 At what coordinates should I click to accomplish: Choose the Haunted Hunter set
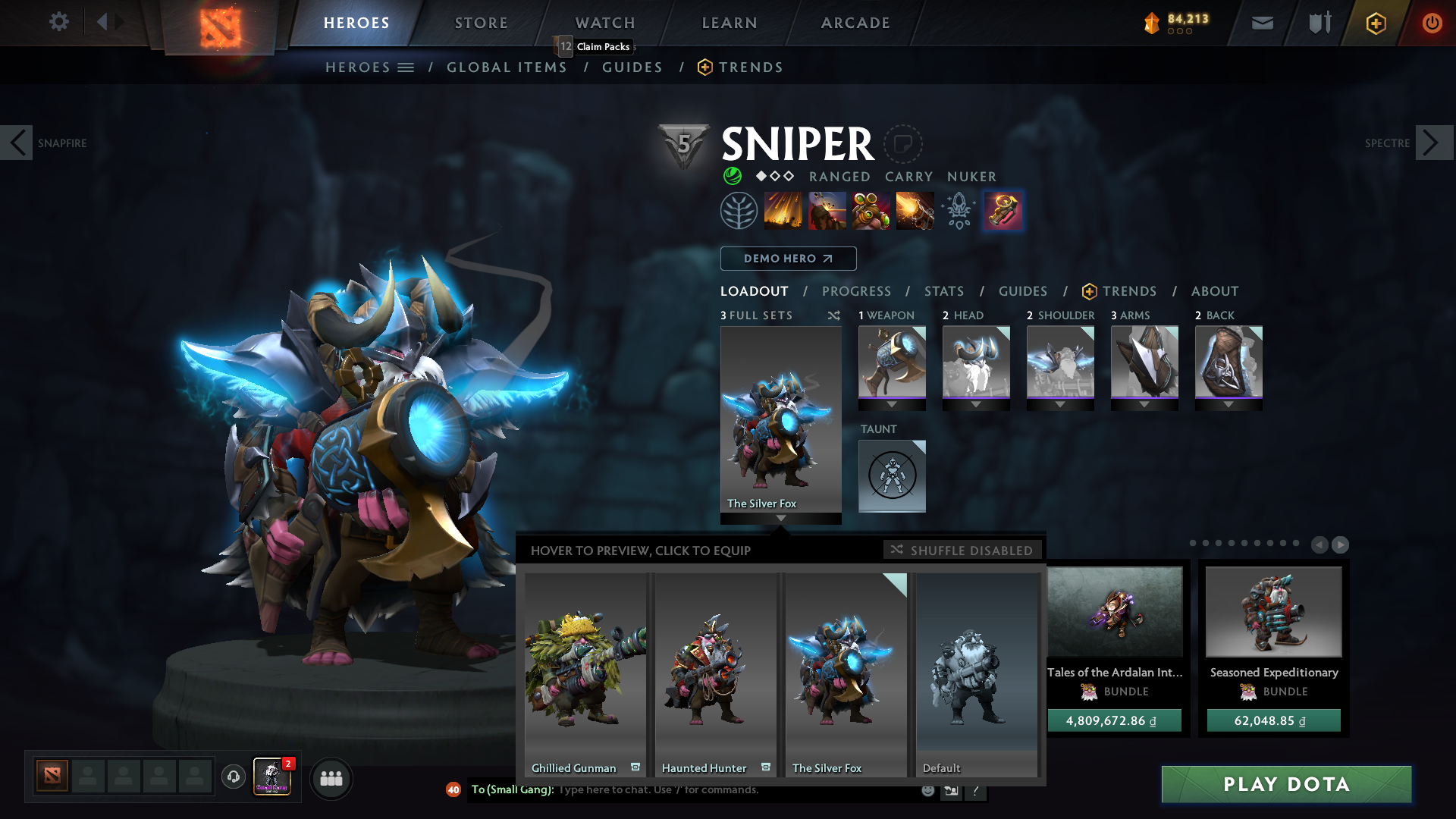coord(715,673)
